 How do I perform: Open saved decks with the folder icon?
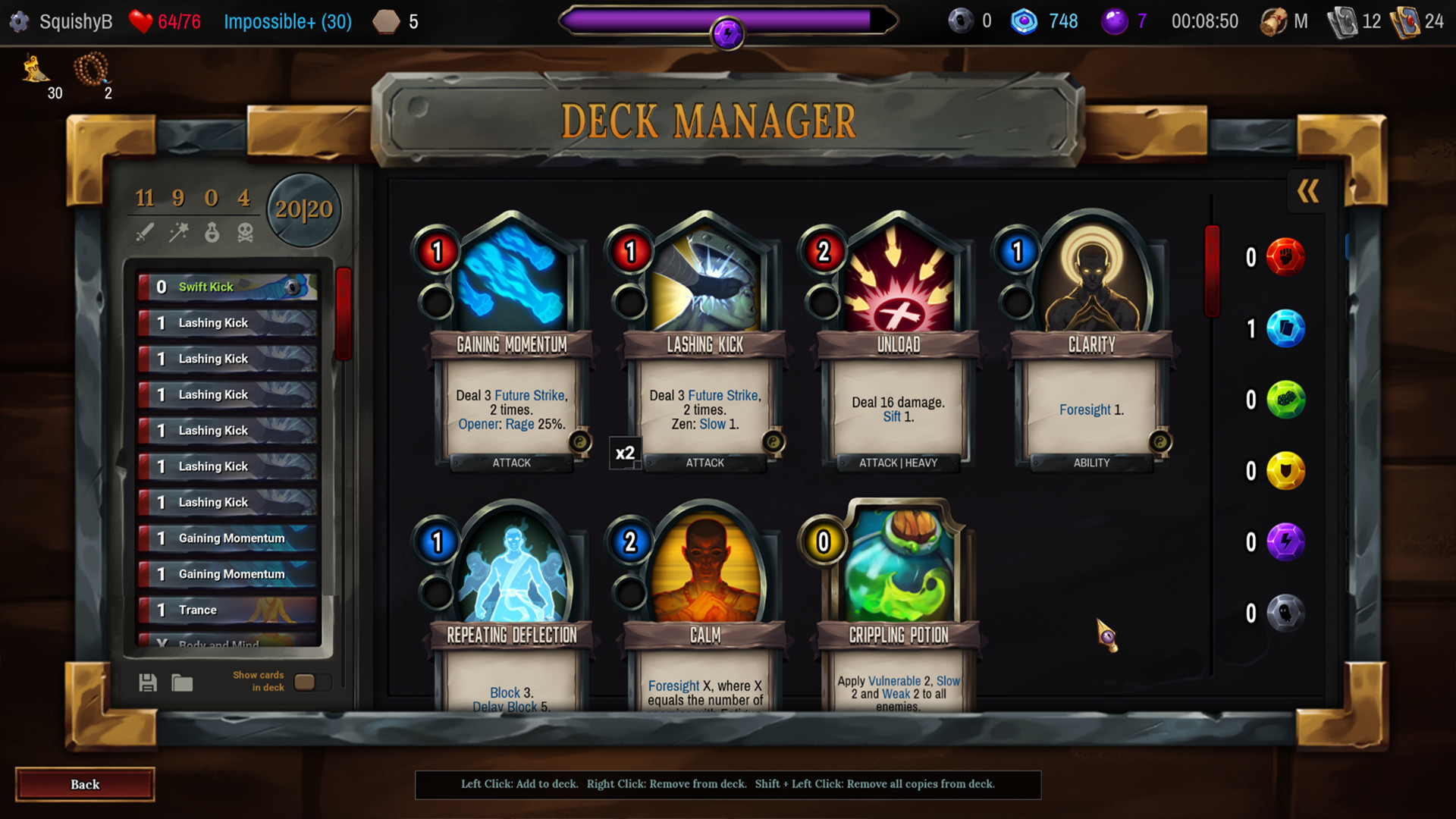pos(182,682)
